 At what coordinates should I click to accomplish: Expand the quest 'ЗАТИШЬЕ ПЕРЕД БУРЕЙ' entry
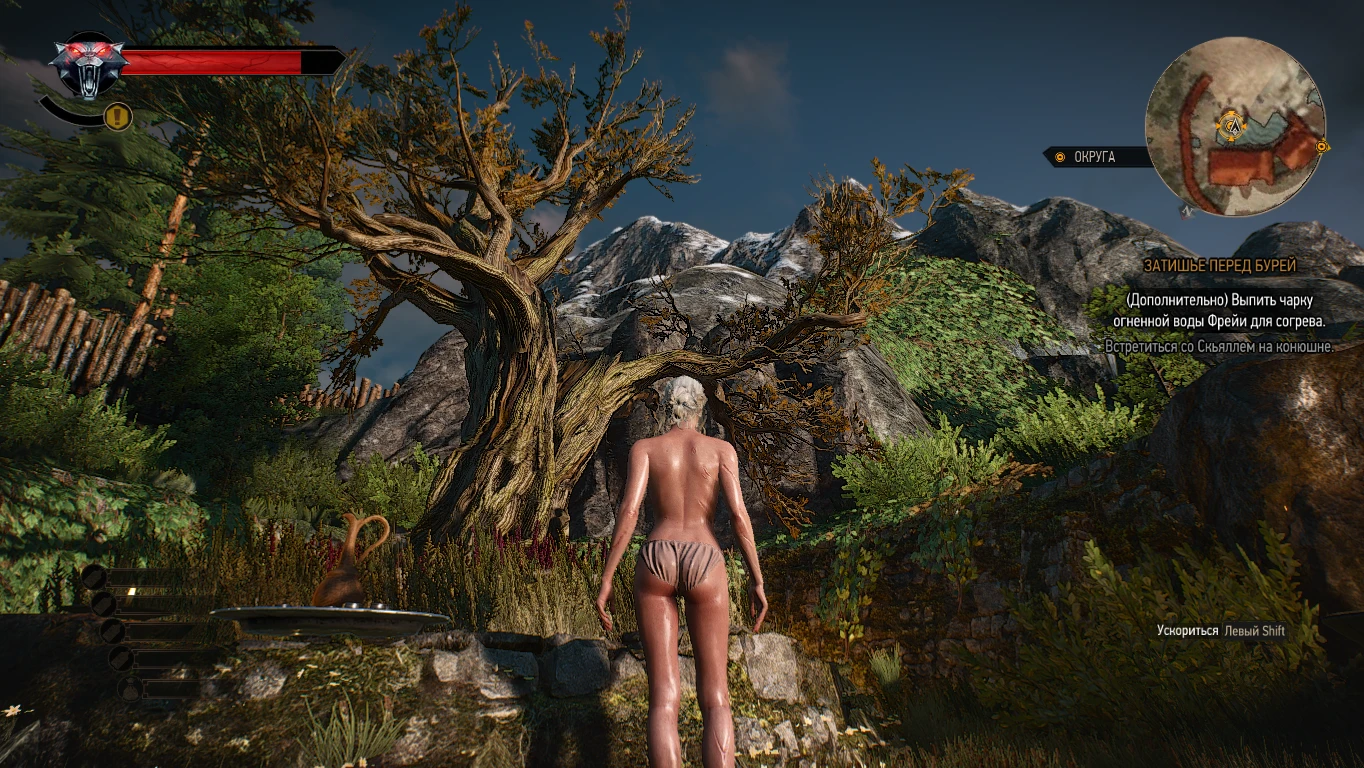[x=1222, y=266]
